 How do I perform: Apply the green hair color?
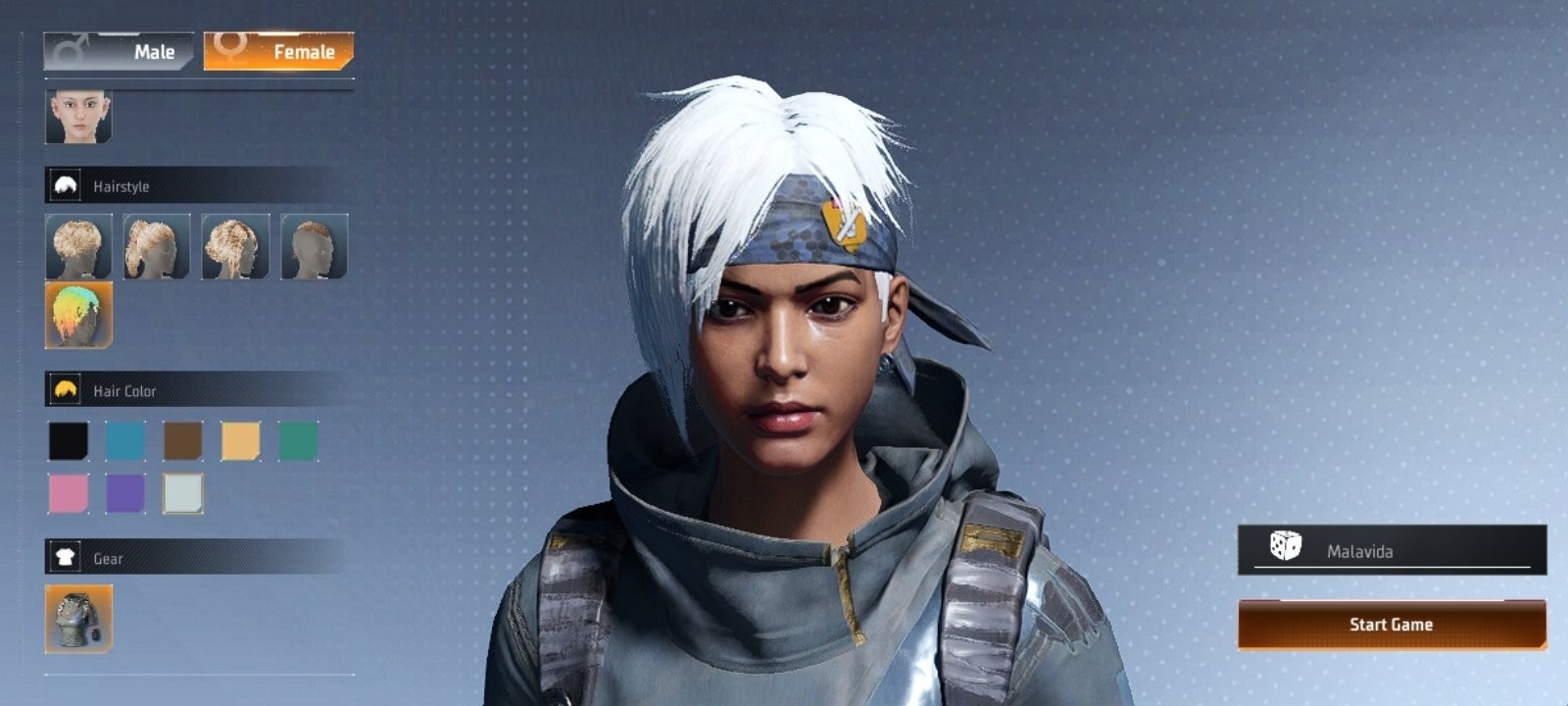[298, 441]
